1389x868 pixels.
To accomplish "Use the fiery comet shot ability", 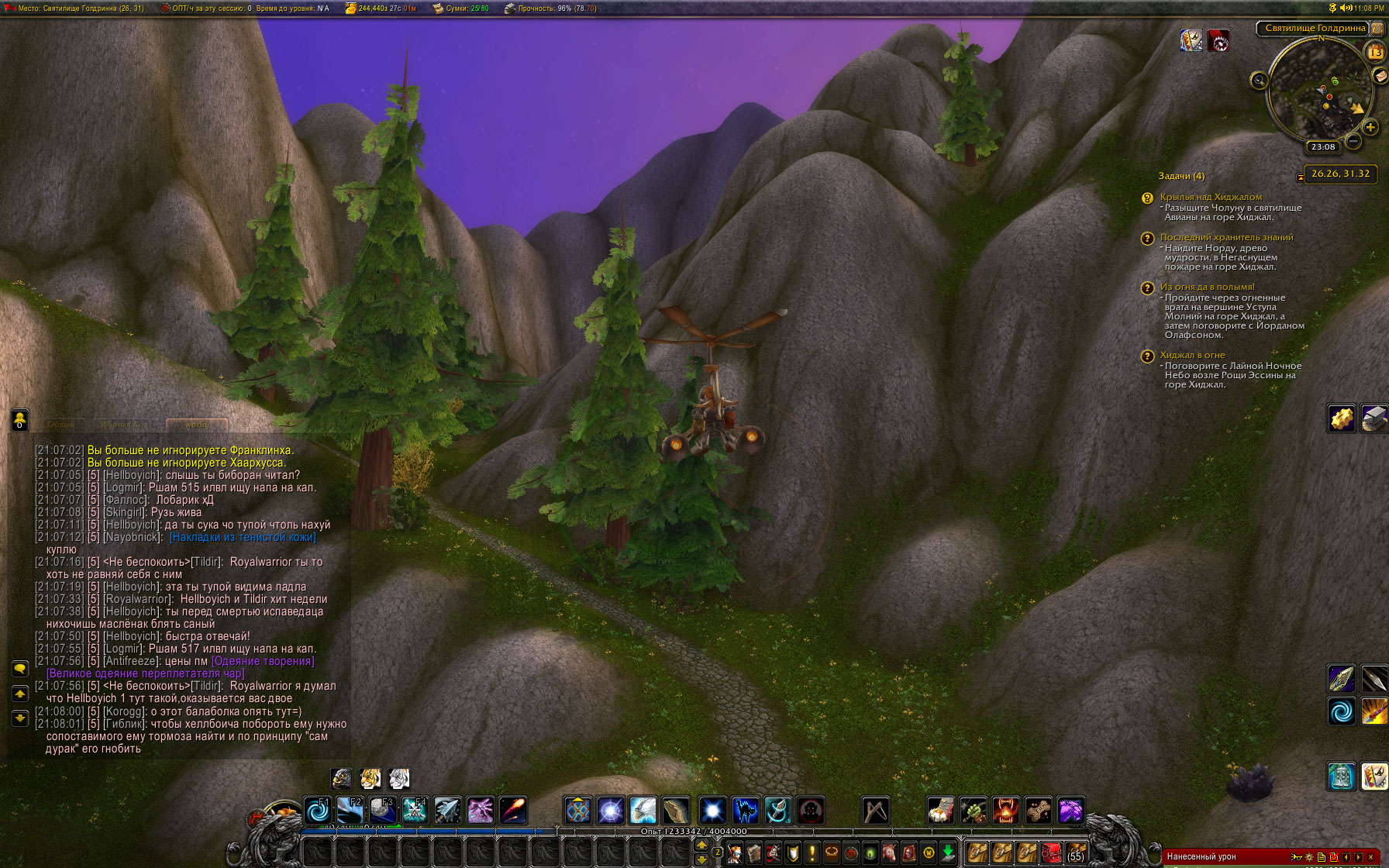I will point(512,811).
